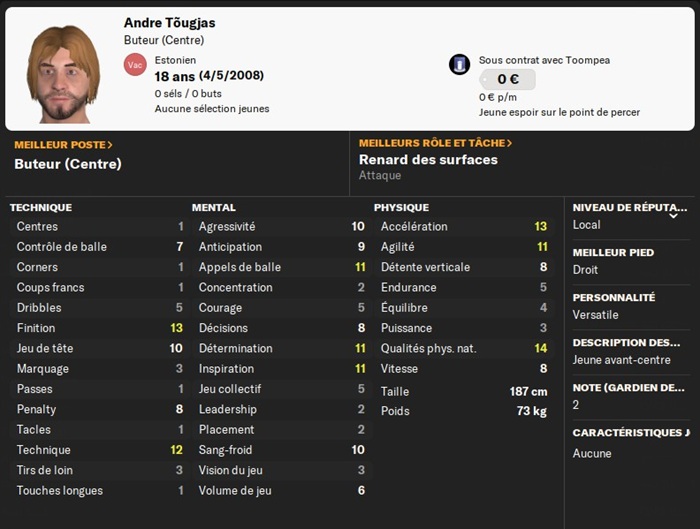Viewport: 700px width, 529px height.
Task: Select the Renard des surfaces role
Action: pyautogui.click(x=428, y=160)
